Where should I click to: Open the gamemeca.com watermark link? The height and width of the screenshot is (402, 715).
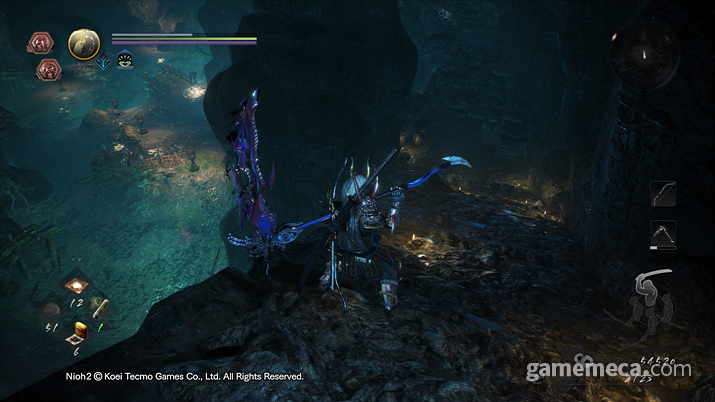609,370
